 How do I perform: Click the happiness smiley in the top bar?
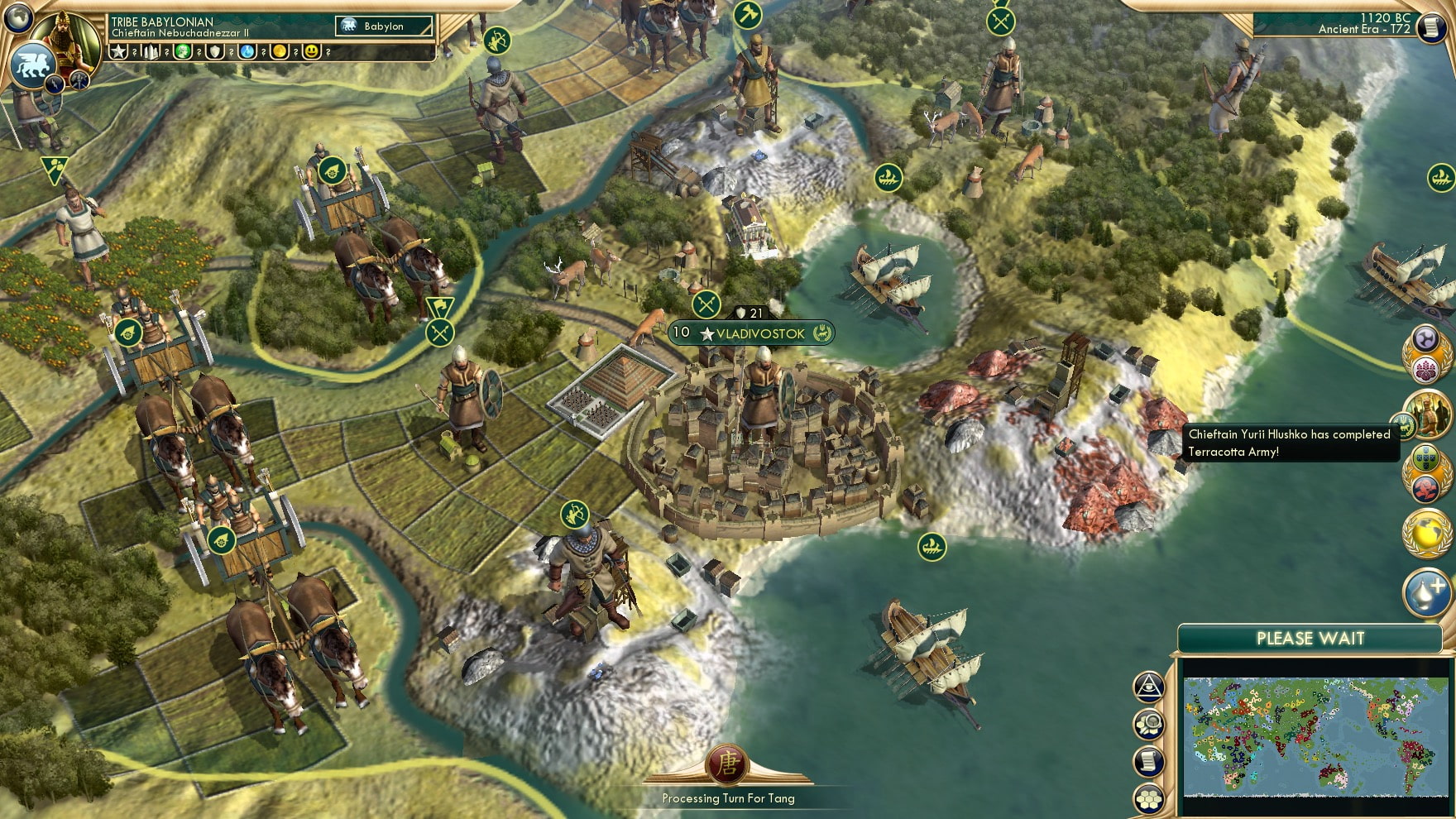(312, 52)
